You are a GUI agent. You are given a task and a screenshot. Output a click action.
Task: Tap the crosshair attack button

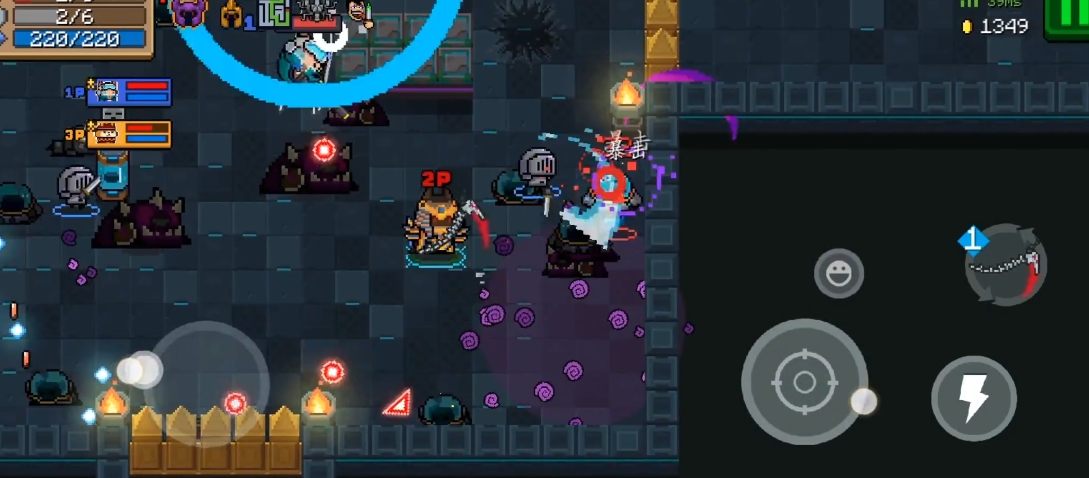804,382
